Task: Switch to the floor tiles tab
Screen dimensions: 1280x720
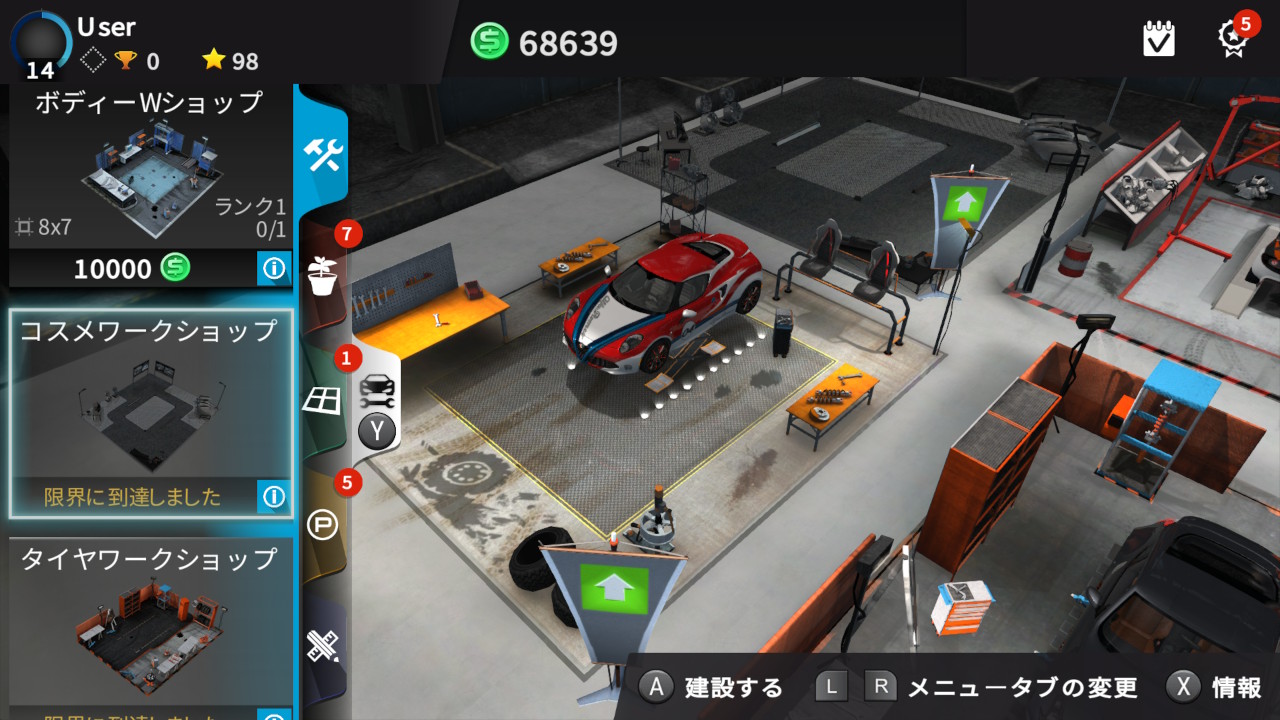Action: pos(322,402)
